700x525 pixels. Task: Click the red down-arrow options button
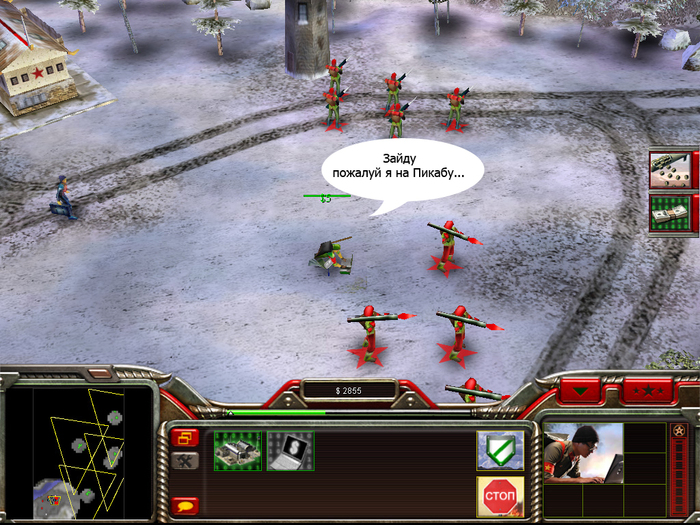click(578, 387)
